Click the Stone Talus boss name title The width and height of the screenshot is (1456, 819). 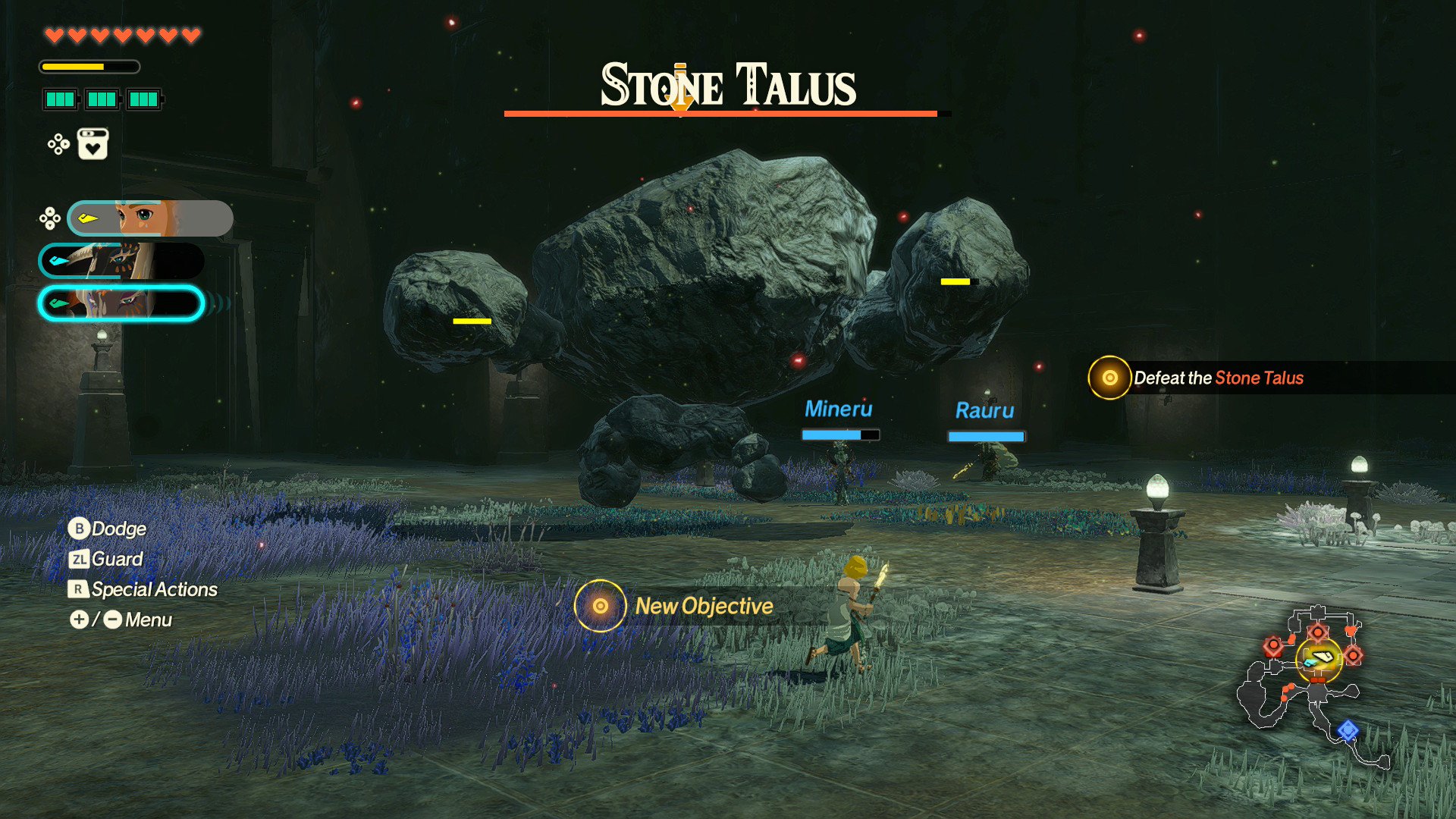pyautogui.click(x=728, y=85)
